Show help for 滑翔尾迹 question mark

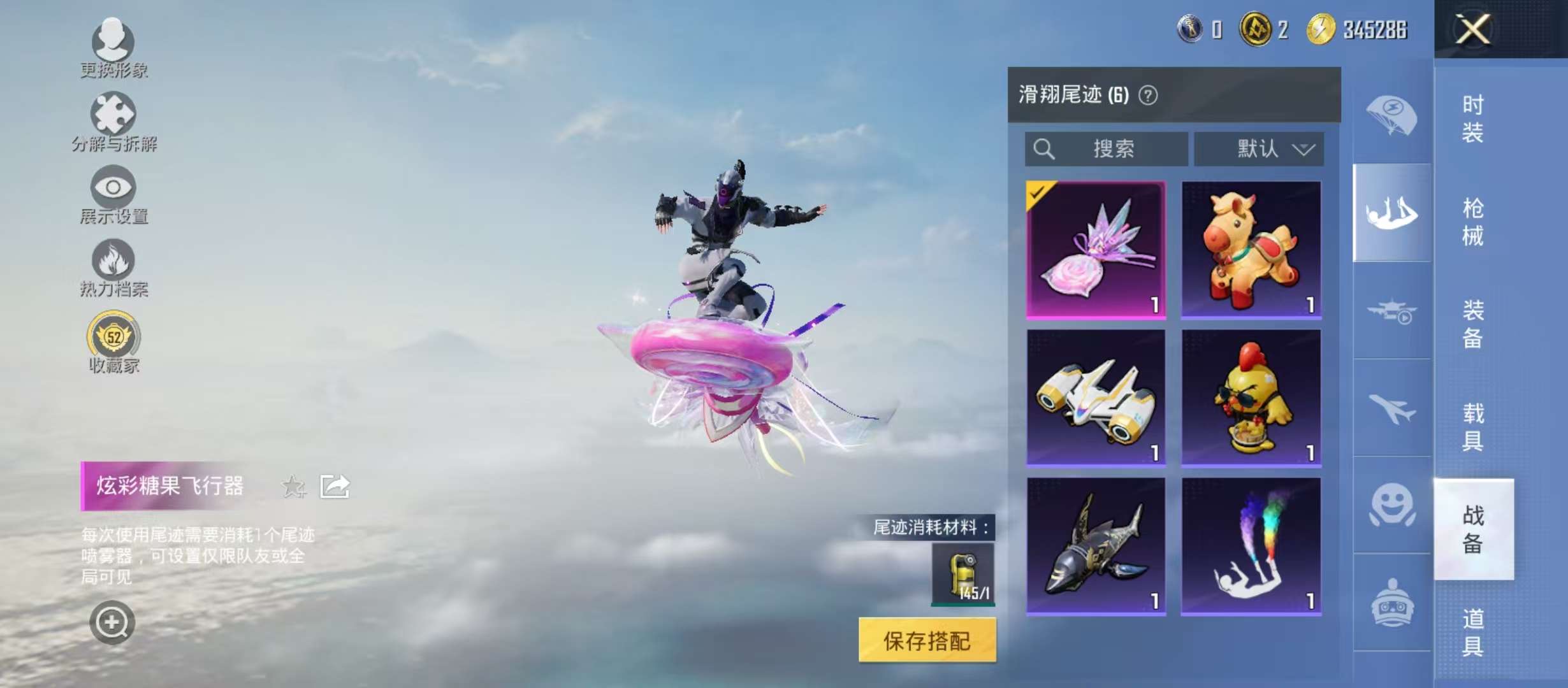tap(1148, 96)
